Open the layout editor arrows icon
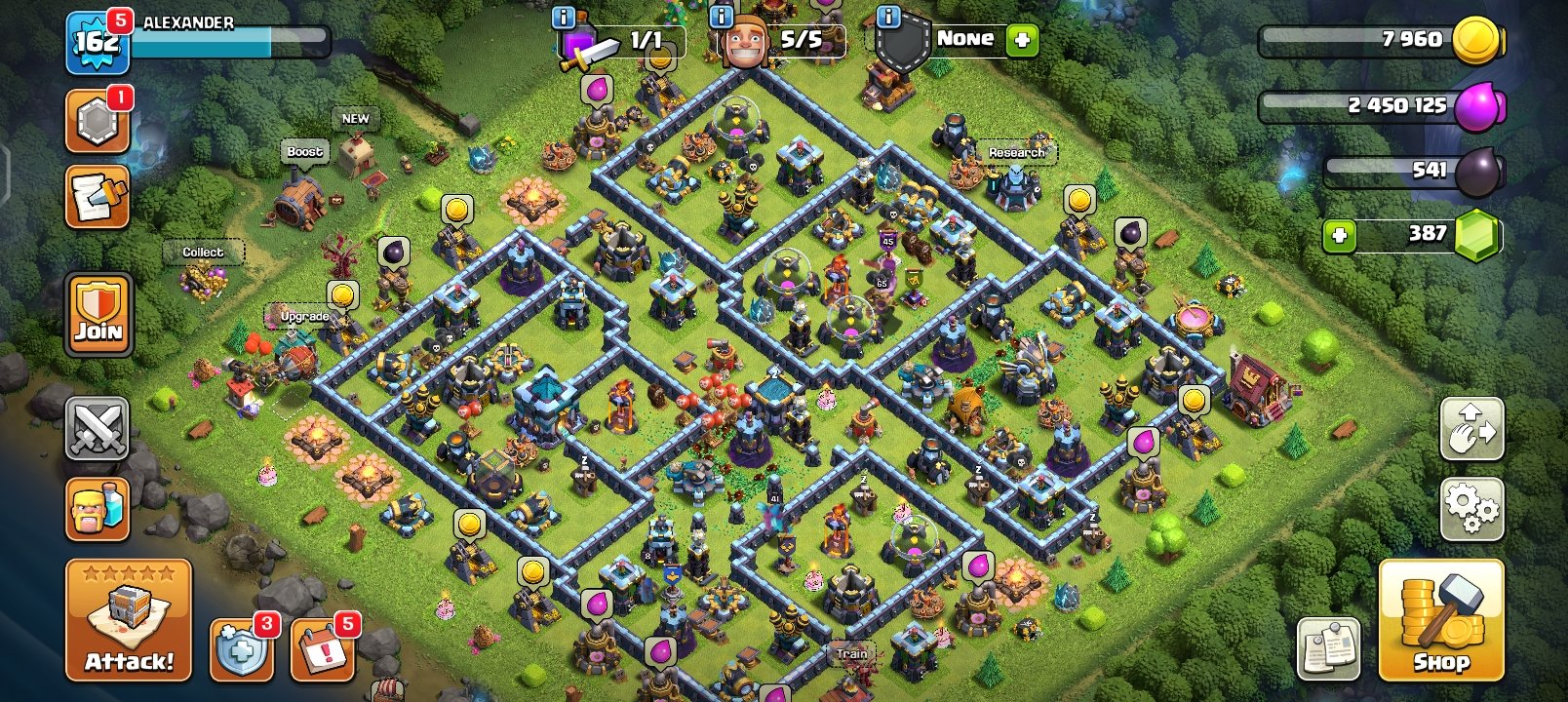 [x=1470, y=429]
